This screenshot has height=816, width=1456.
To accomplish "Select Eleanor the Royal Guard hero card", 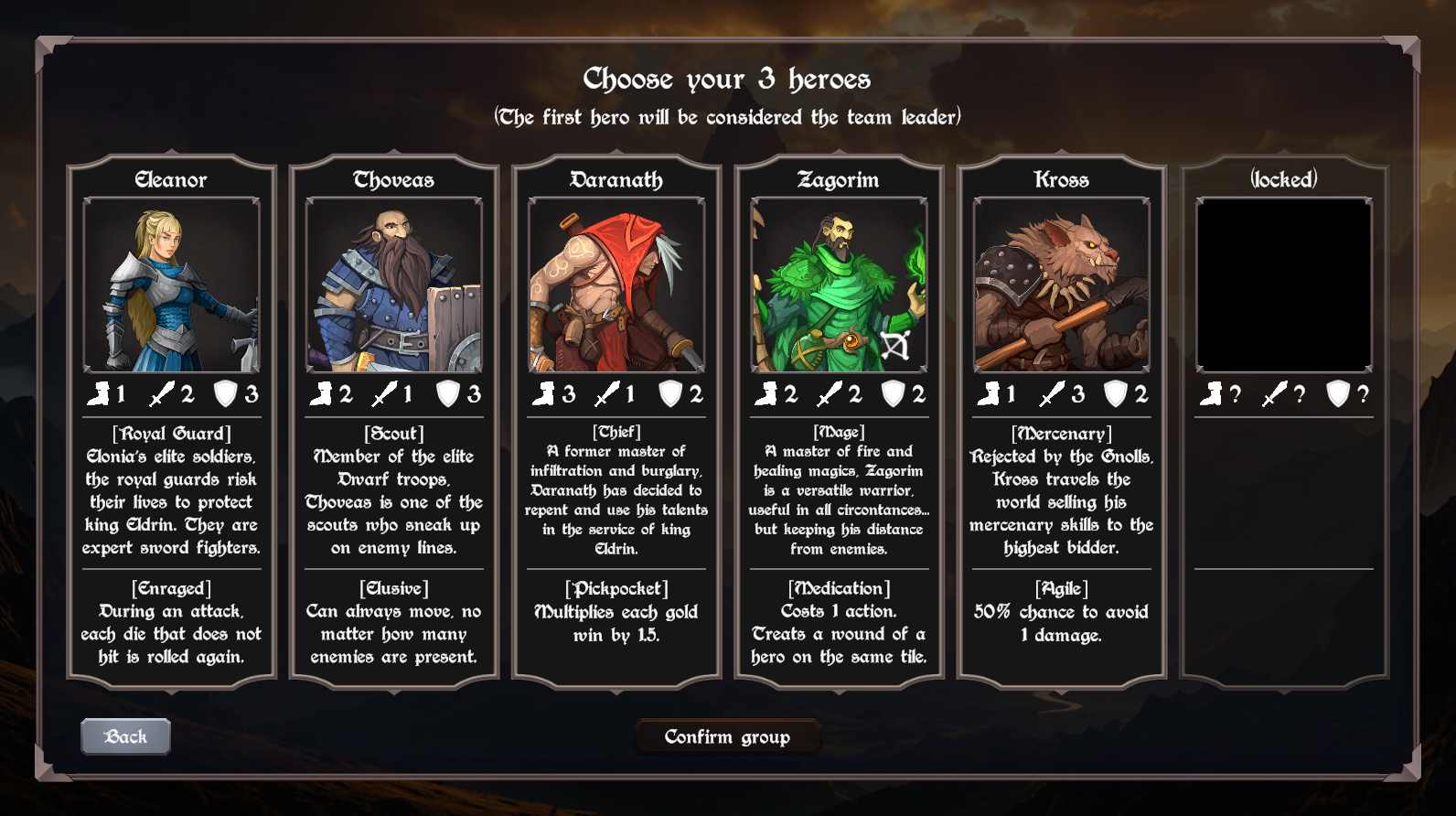I will point(171,285).
